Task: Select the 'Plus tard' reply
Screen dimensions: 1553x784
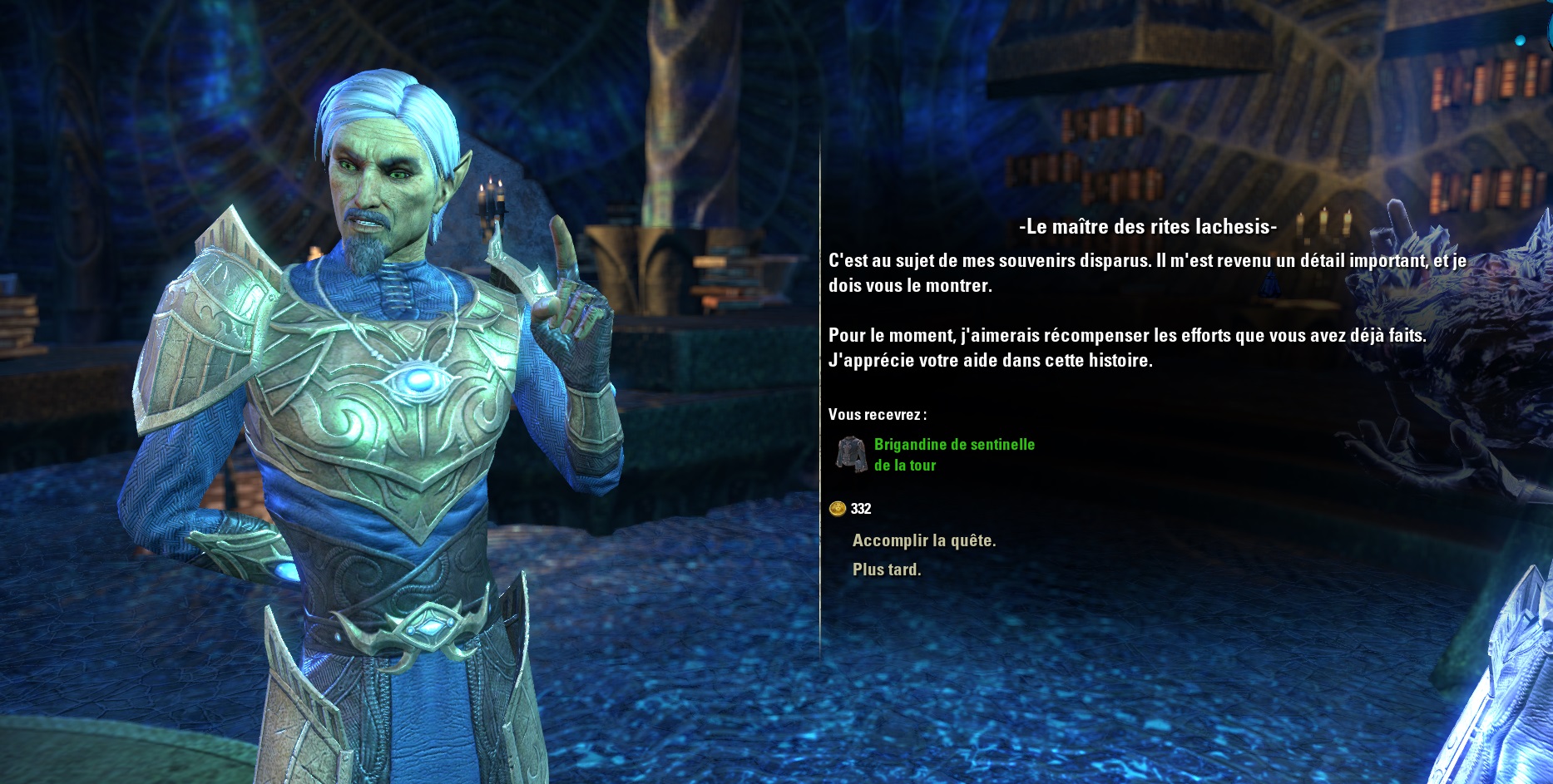Action: [x=886, y=570]
